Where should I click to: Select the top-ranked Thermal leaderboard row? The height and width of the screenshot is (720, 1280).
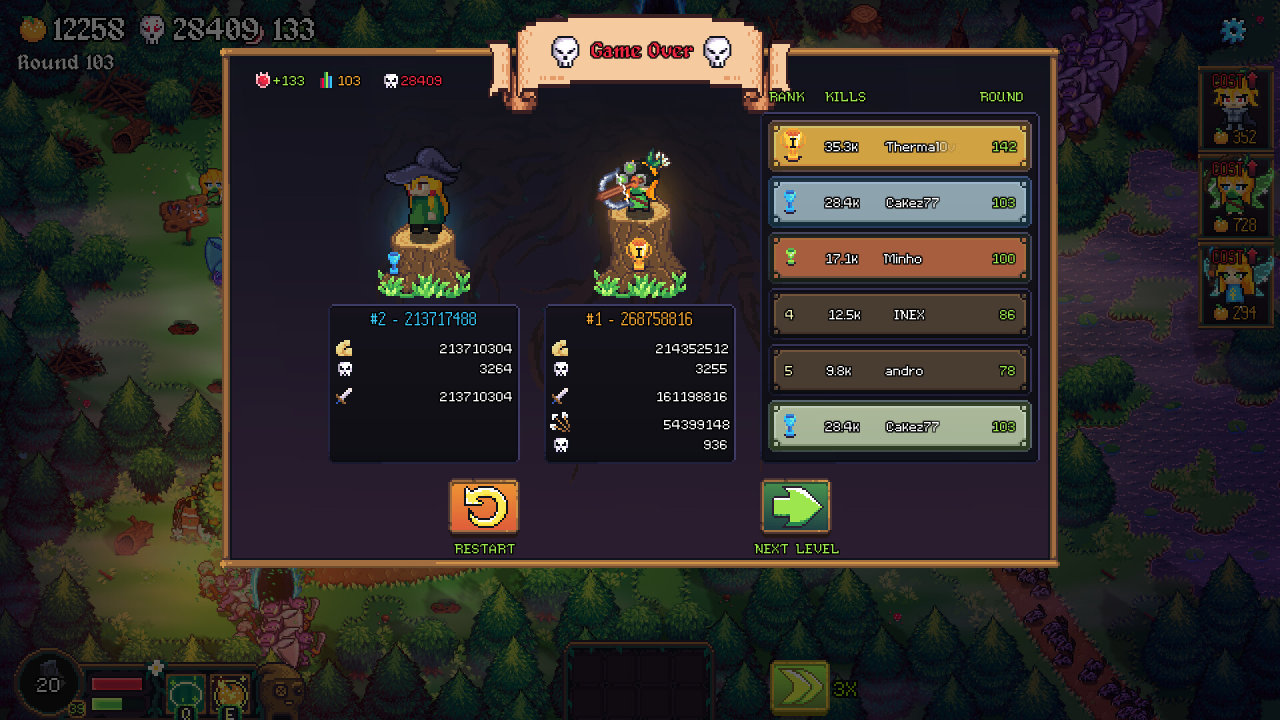coord(899,146)
